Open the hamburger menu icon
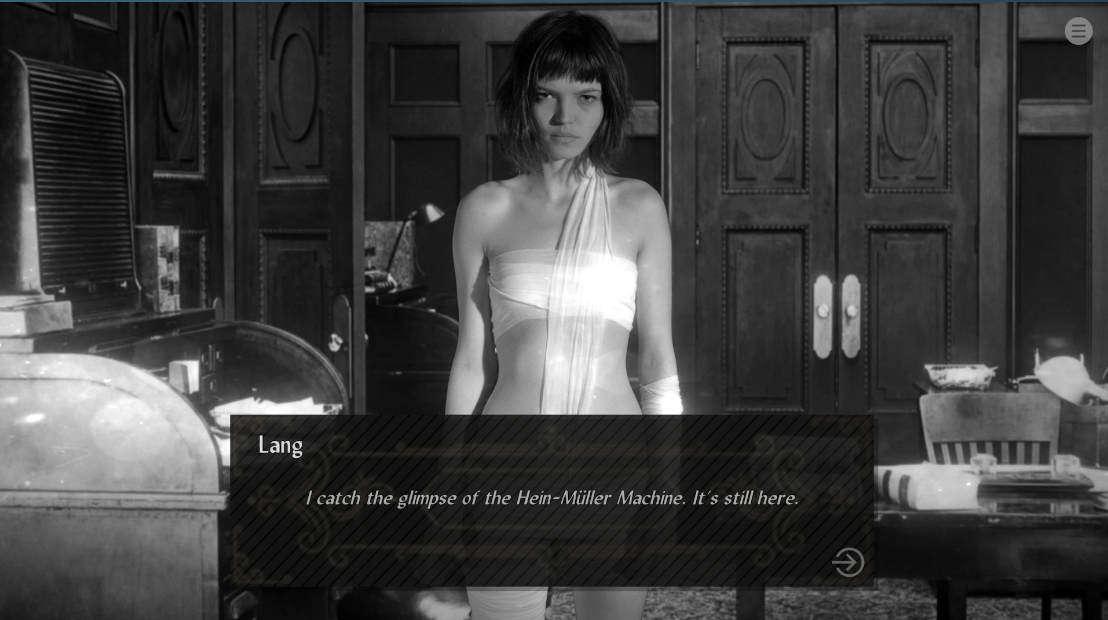This screenshot has width=1108, height=620. 1078,31
